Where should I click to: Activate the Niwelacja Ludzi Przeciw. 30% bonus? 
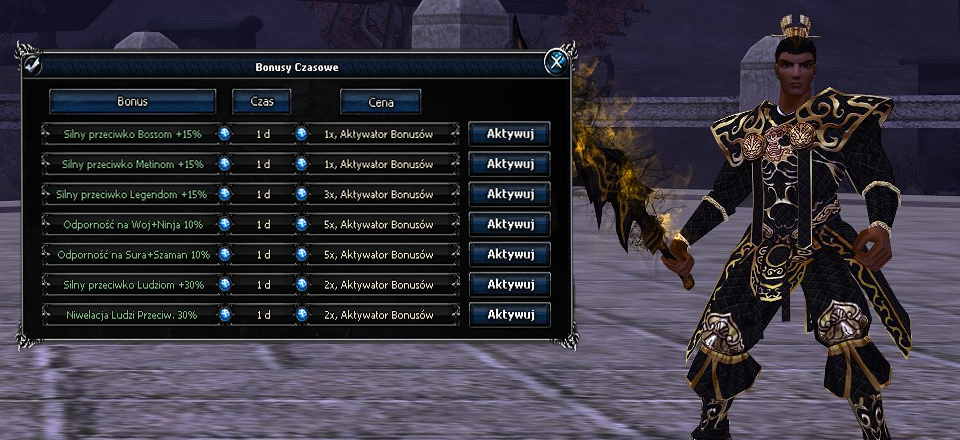click(x=509, y=314)
